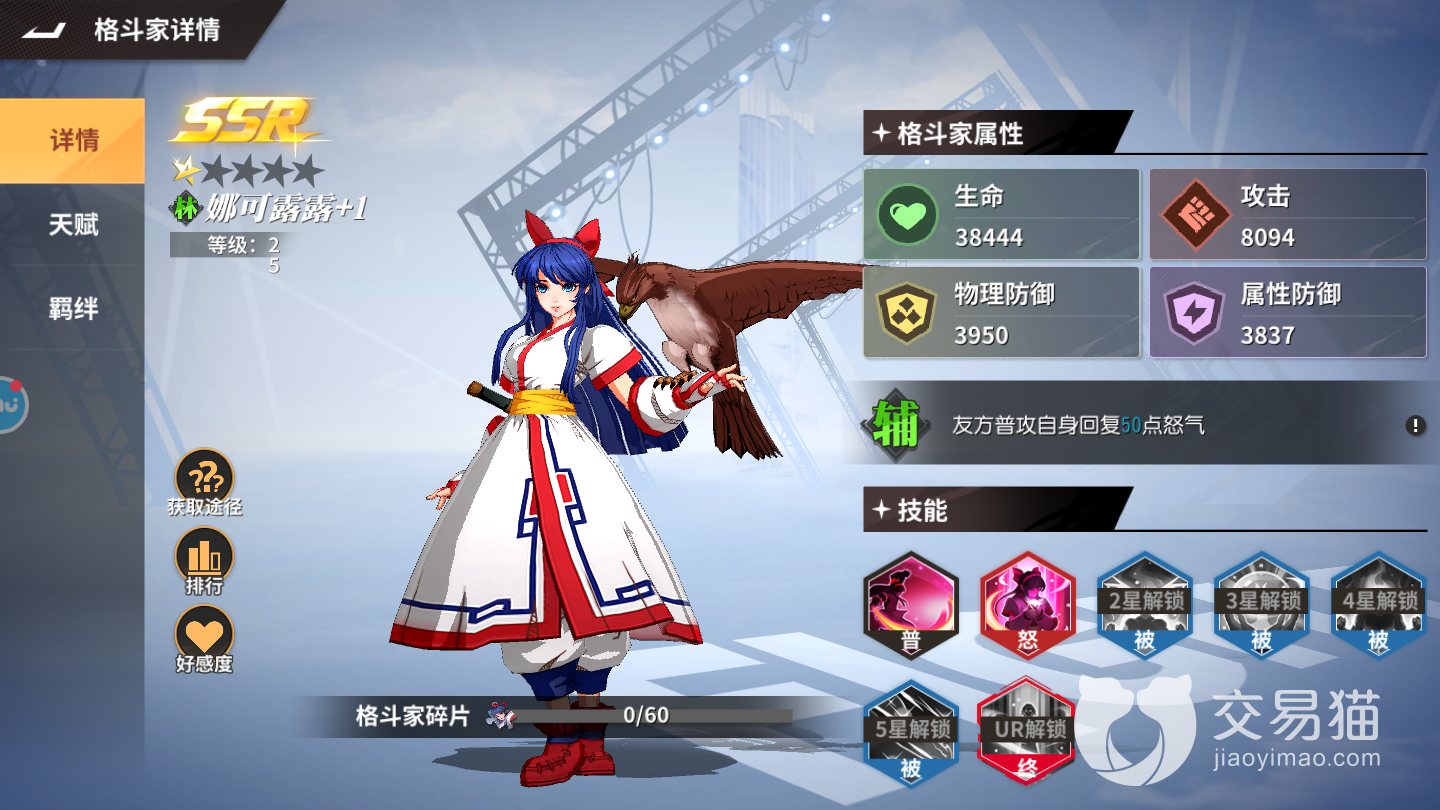Open the 羁绊 tab

click(x=73, y=309)
